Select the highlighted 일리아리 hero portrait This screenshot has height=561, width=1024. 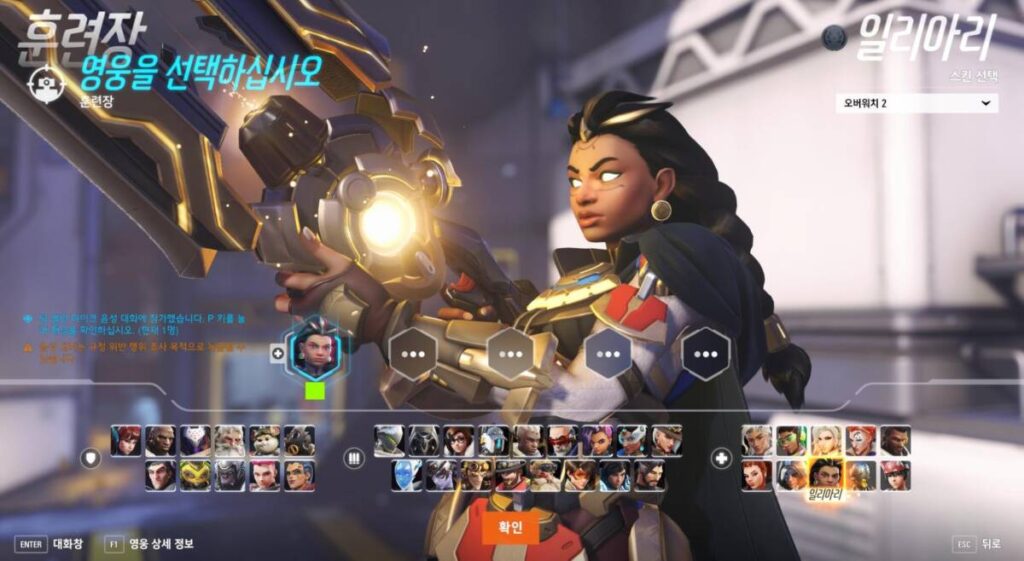[826, 473]
